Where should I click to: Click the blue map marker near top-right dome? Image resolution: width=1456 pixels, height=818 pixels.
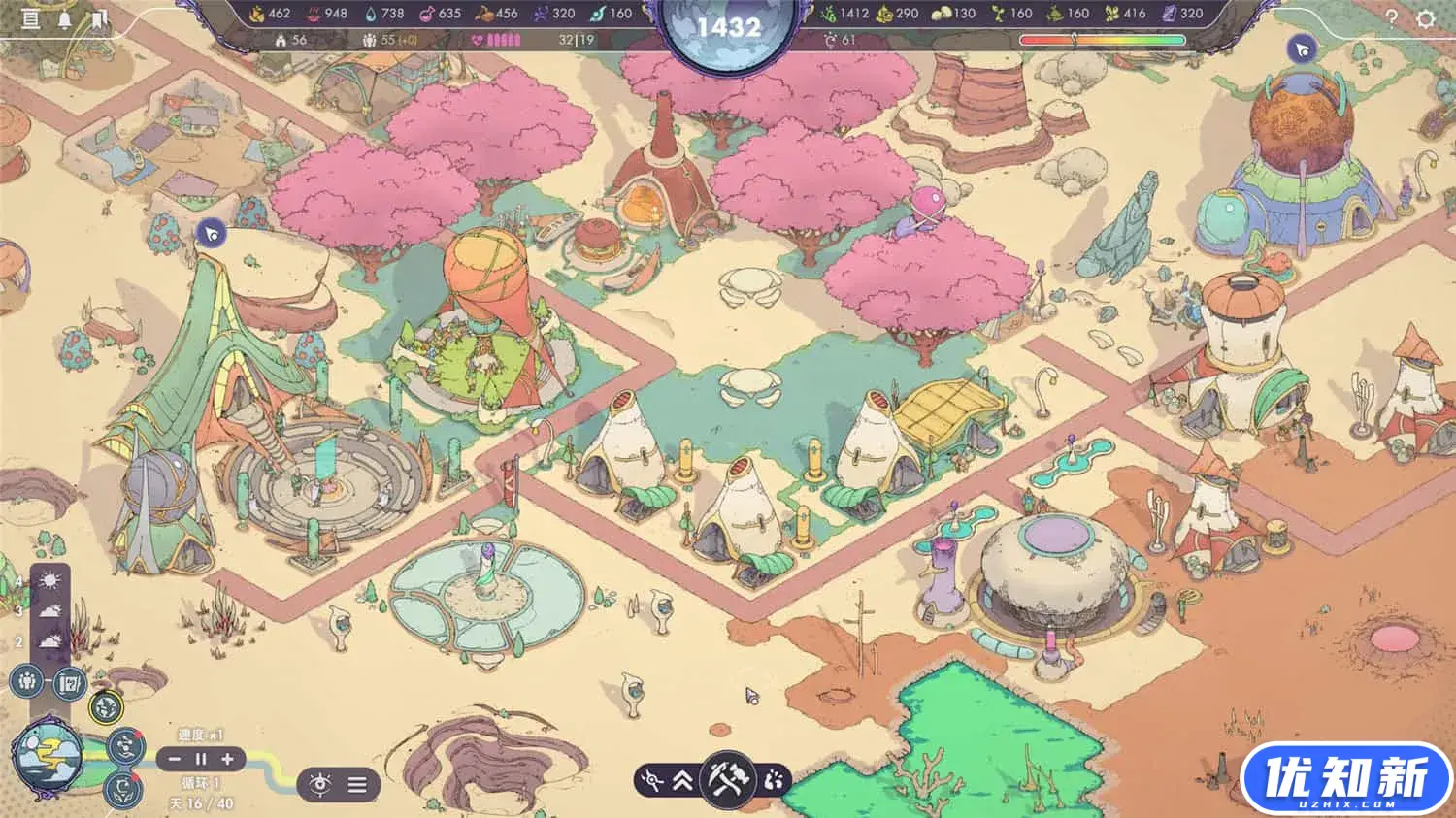(x=1302, y=49)
